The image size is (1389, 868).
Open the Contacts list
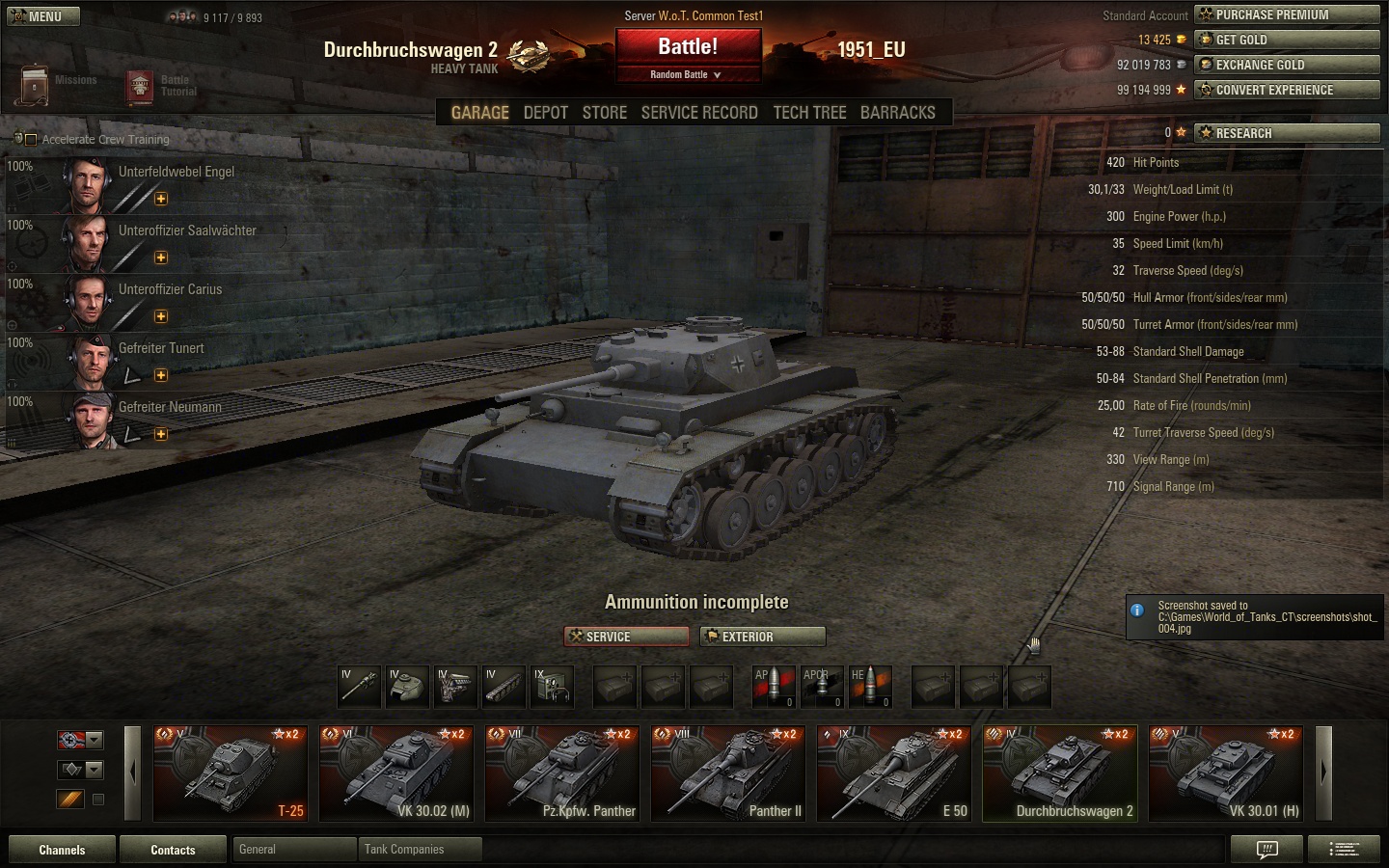[173, 850]
